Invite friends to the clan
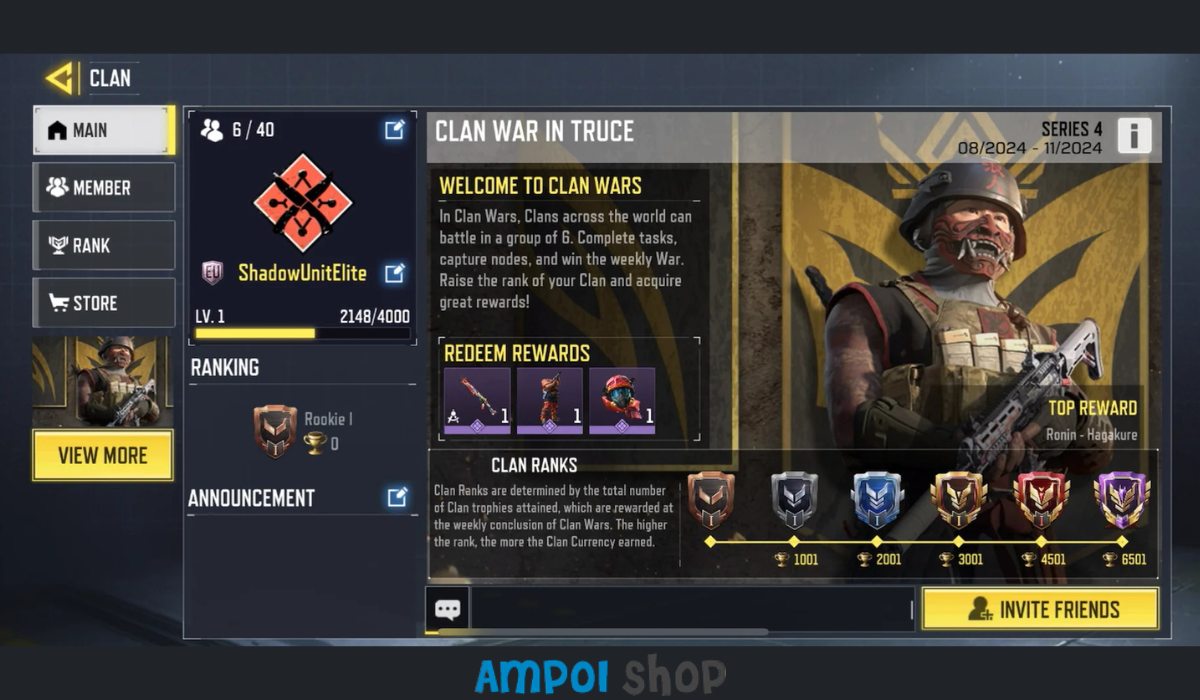The width and height of the screenshot is (1200, 700). pyautogui.click(x=1040, y=609)
